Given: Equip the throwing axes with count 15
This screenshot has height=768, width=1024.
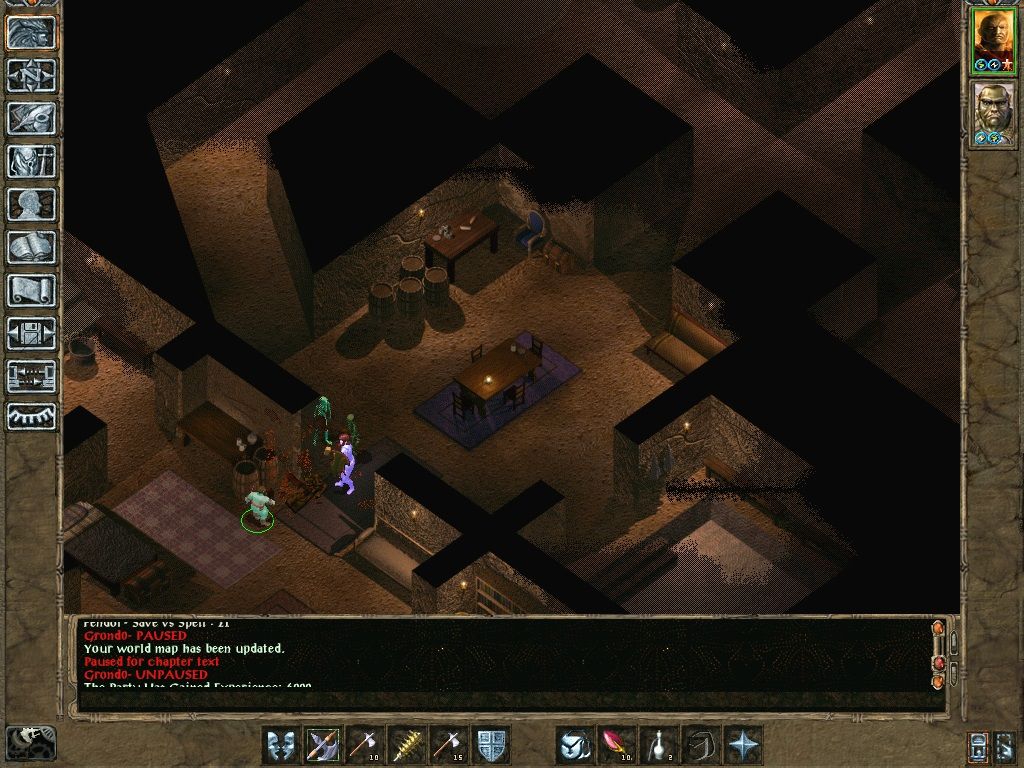Looking at the screenshot, I should 449,745.
